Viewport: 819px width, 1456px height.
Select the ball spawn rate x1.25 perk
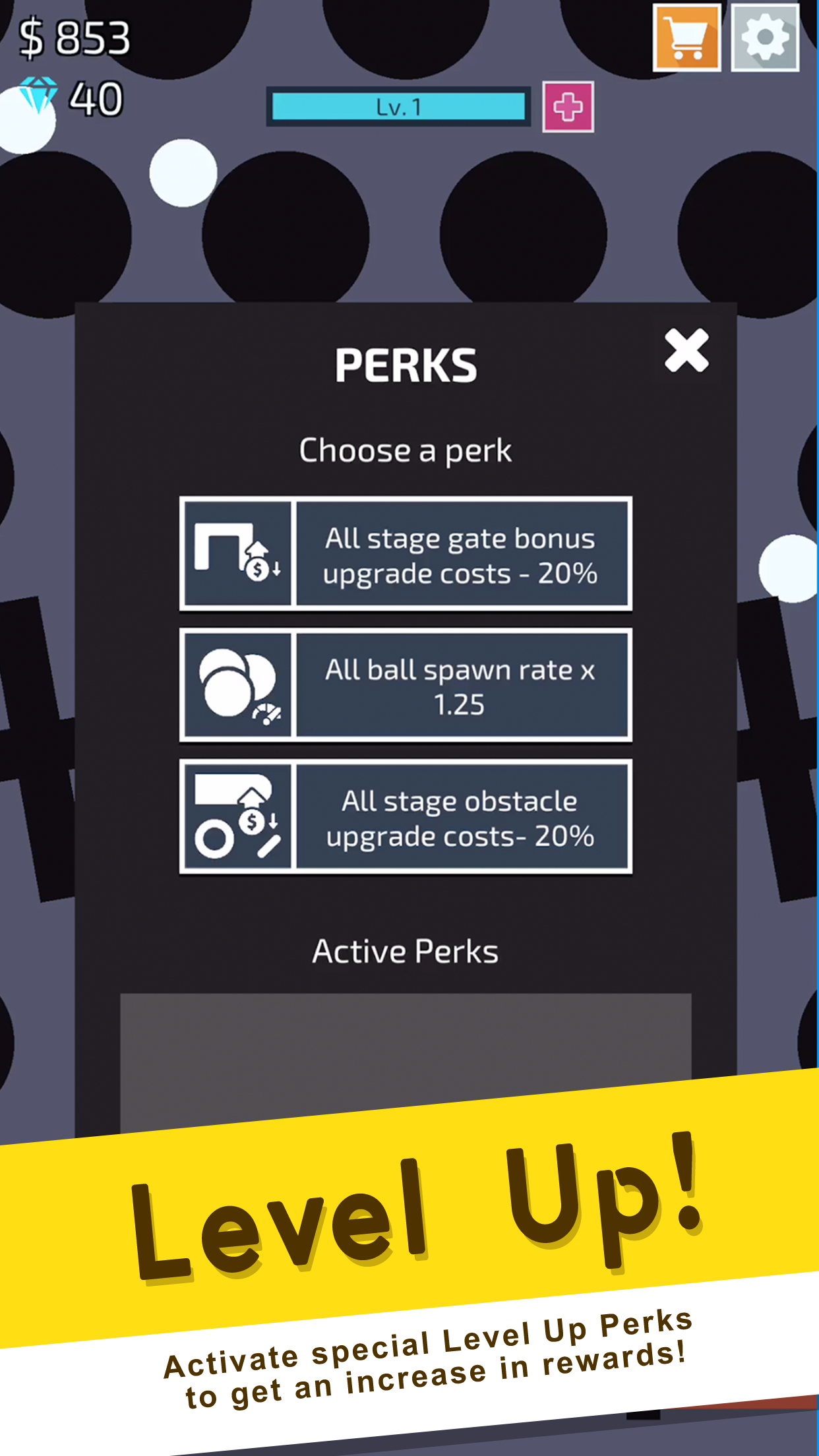tap(406, 685)
